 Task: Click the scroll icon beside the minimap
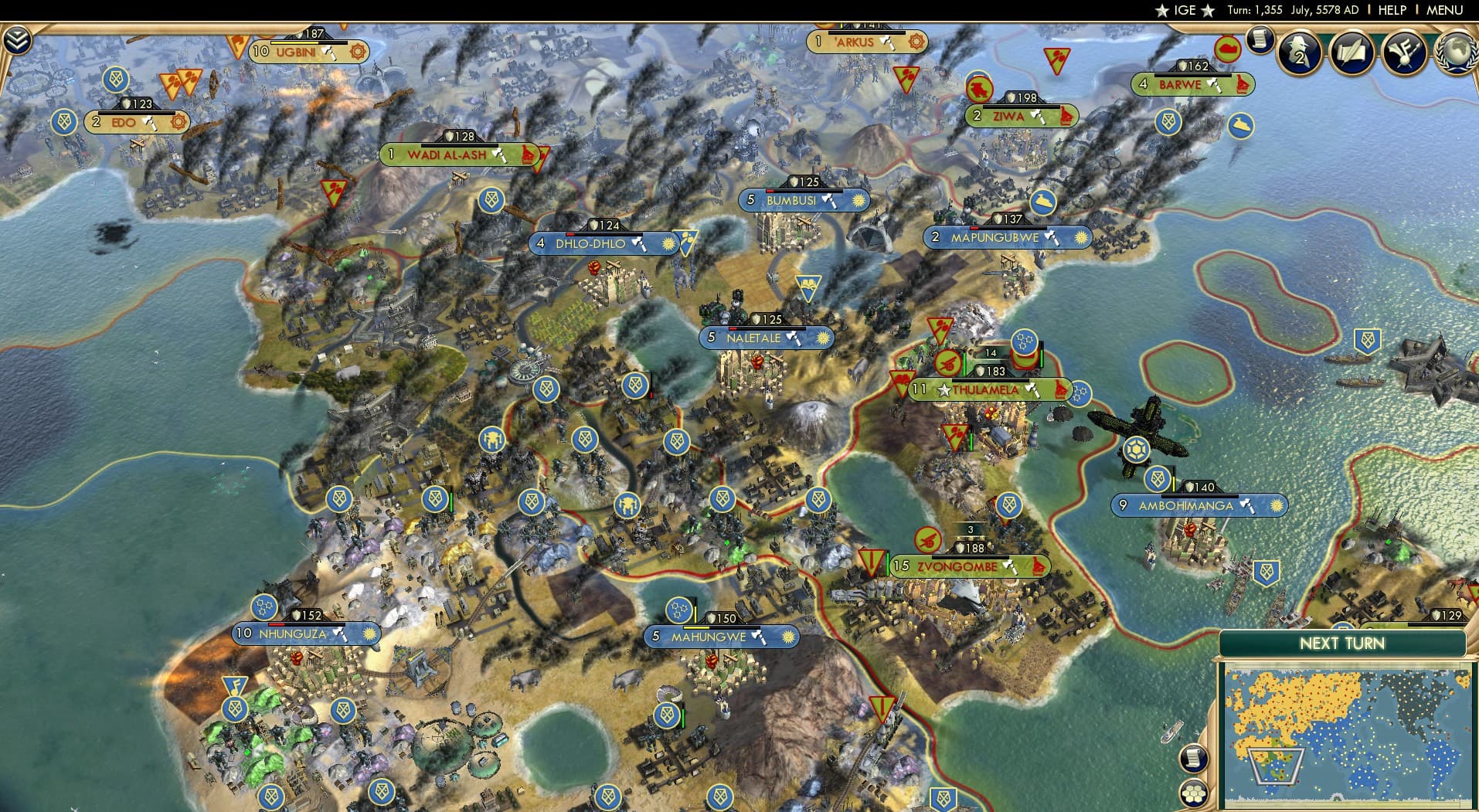[x=1194, y=758]
